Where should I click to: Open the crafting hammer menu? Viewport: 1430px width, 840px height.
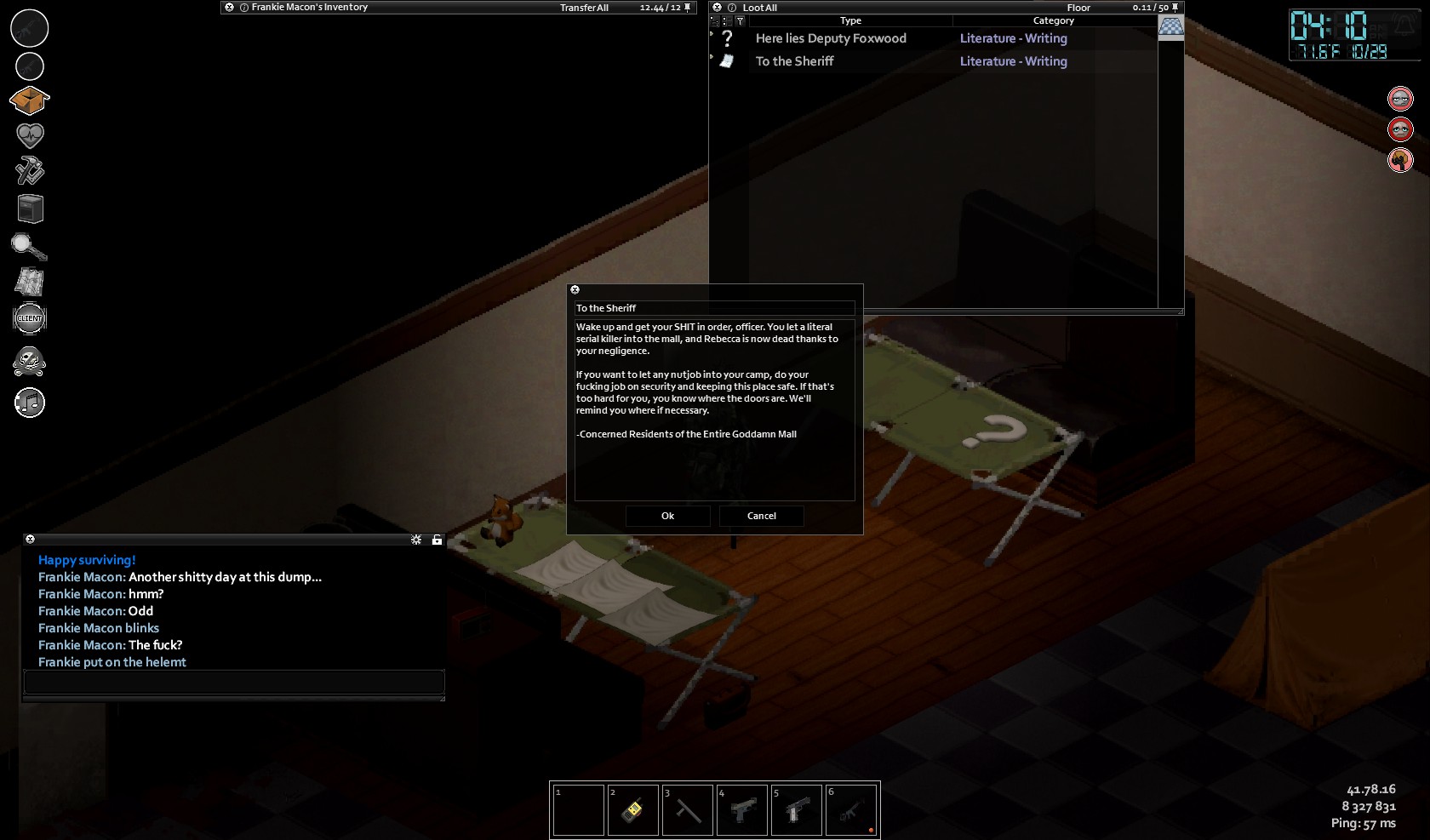tap(30, 171)
